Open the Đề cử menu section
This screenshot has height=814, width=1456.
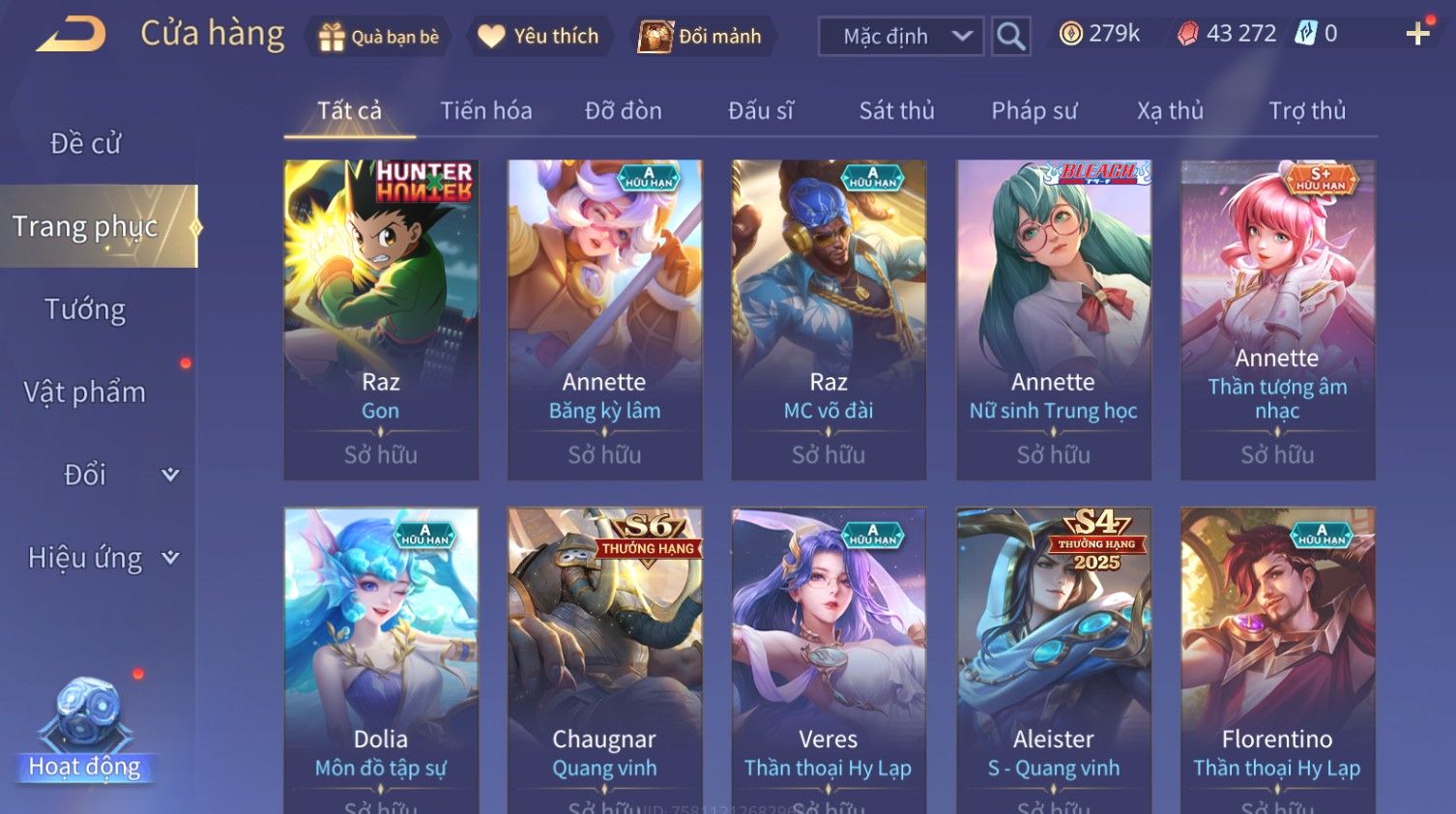(x=86, y=143)
